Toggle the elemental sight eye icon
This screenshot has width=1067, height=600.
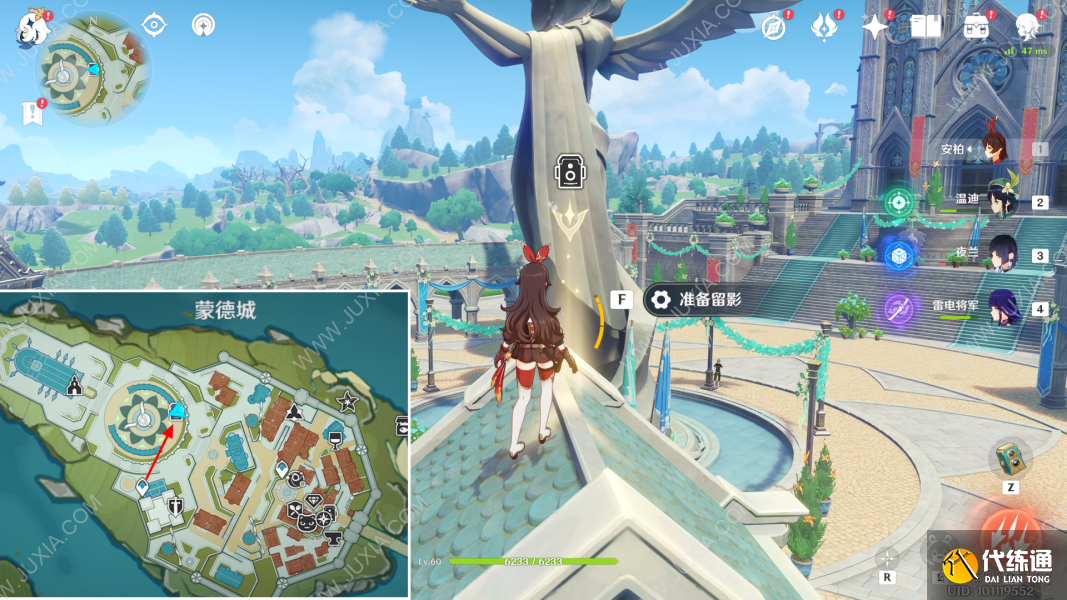[x=153, y=25]
